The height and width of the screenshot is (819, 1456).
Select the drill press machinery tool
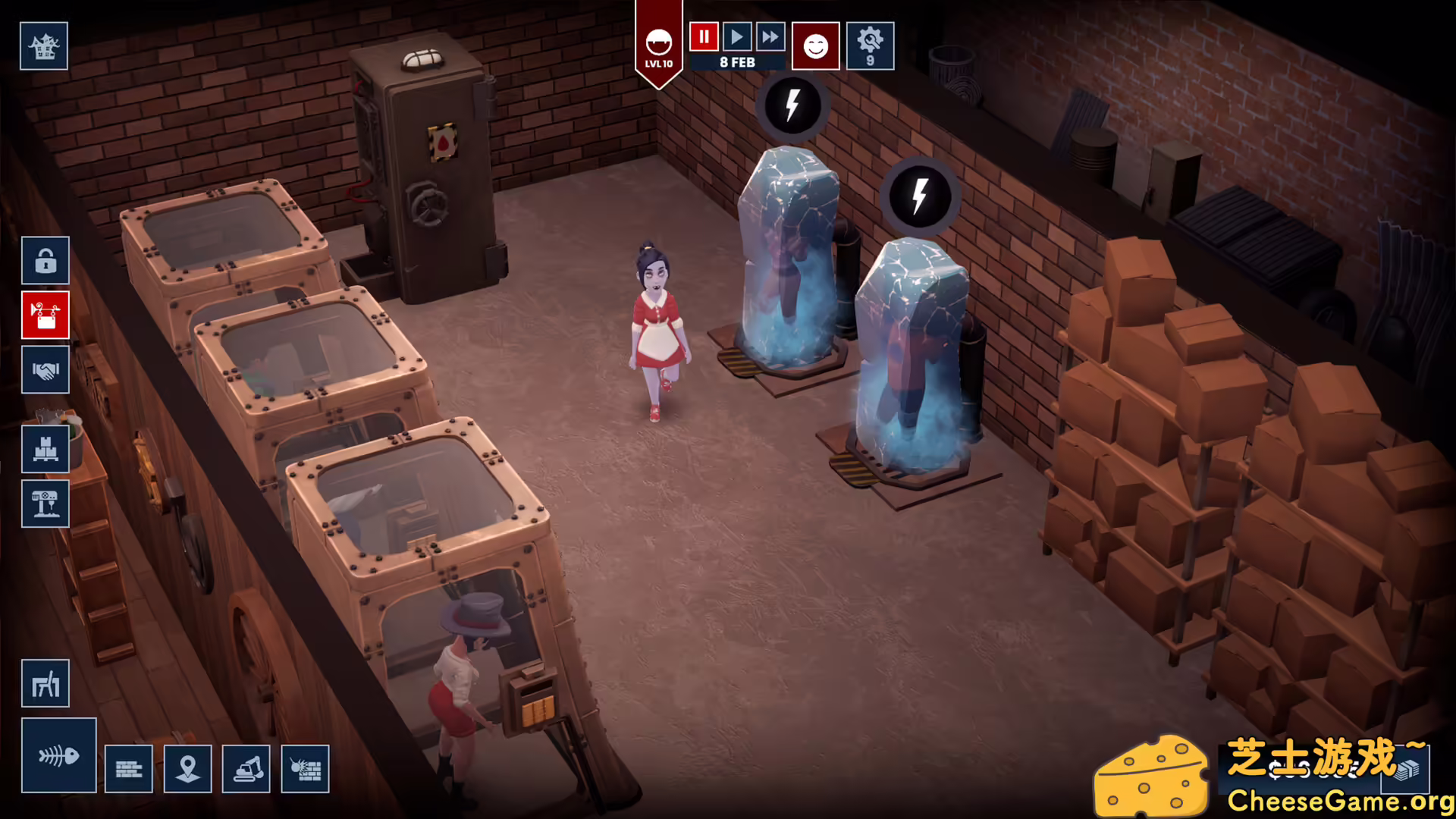[x=45, y=504]
